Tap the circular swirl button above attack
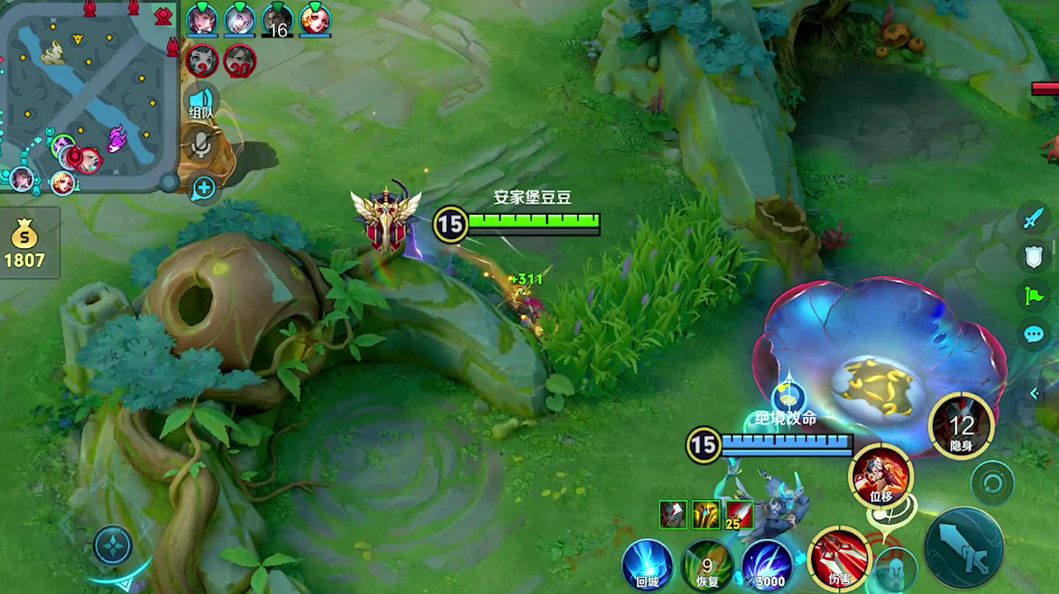The image size is (1059, 594). point(992,482)
